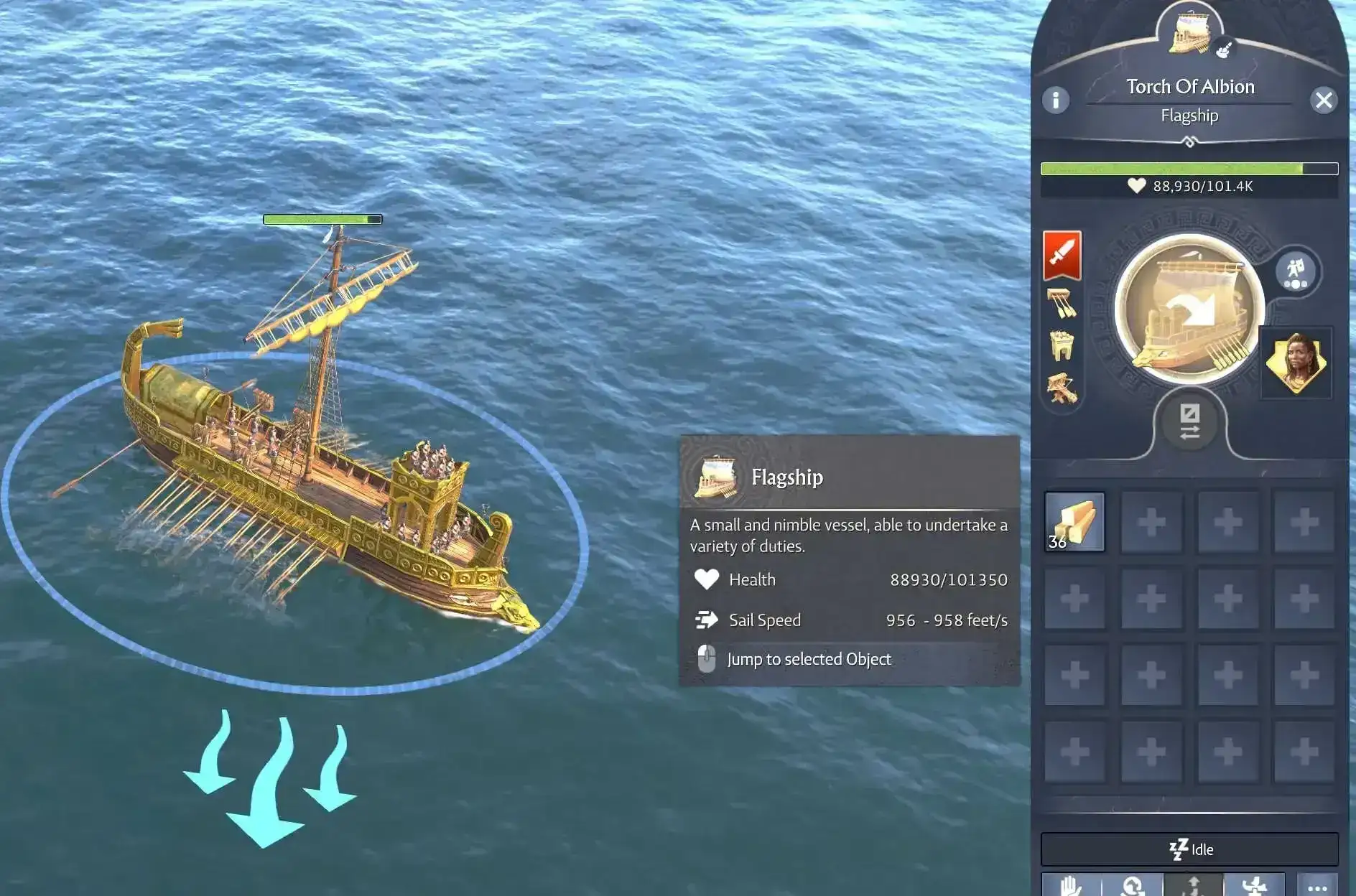
Task: Open the ship info button
Action: pos(1055,100)
